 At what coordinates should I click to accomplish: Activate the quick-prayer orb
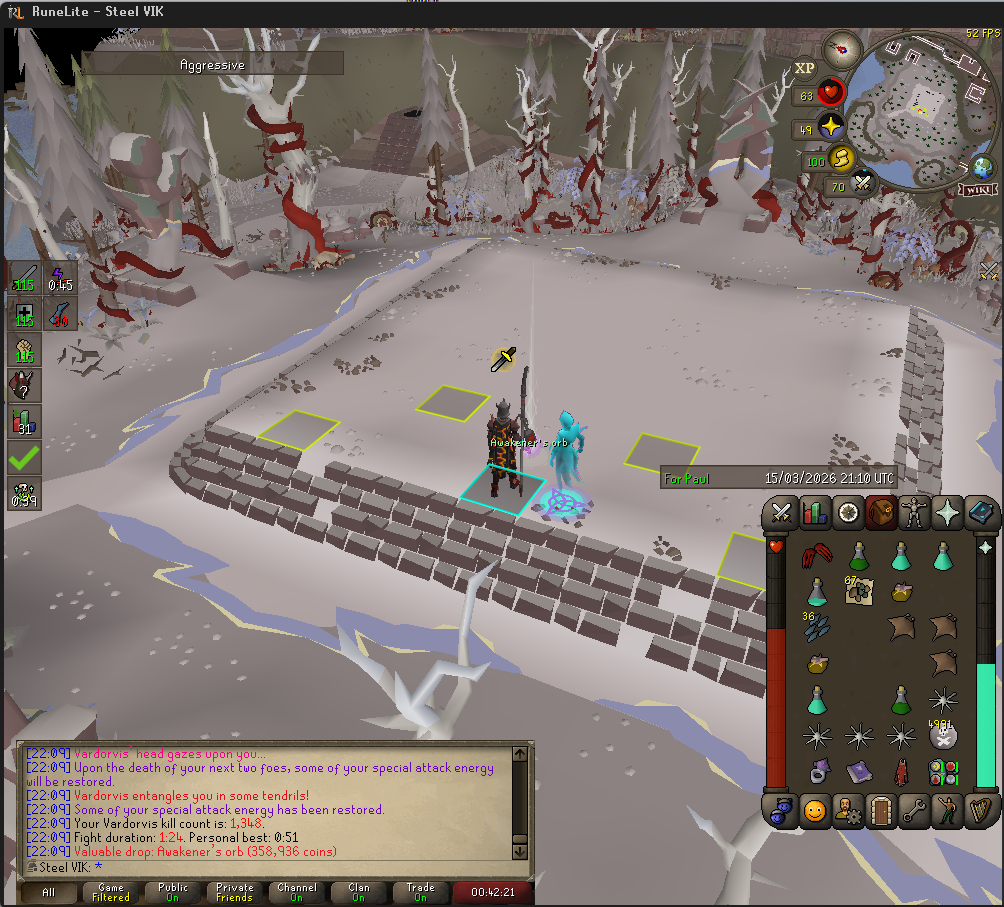click(831, 127)
